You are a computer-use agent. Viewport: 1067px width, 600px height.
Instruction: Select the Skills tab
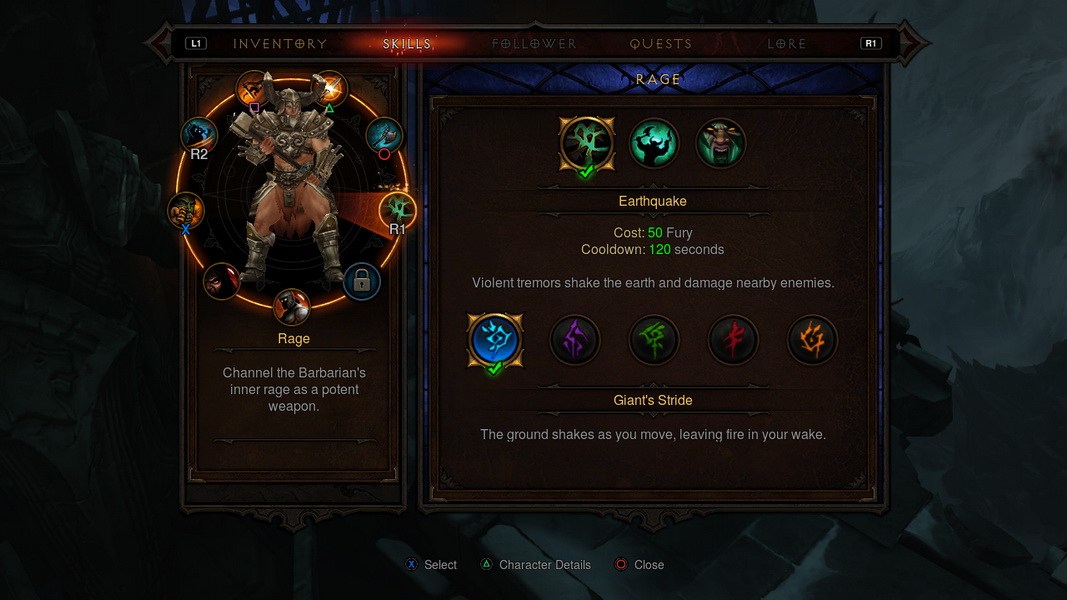pos(407,44)
